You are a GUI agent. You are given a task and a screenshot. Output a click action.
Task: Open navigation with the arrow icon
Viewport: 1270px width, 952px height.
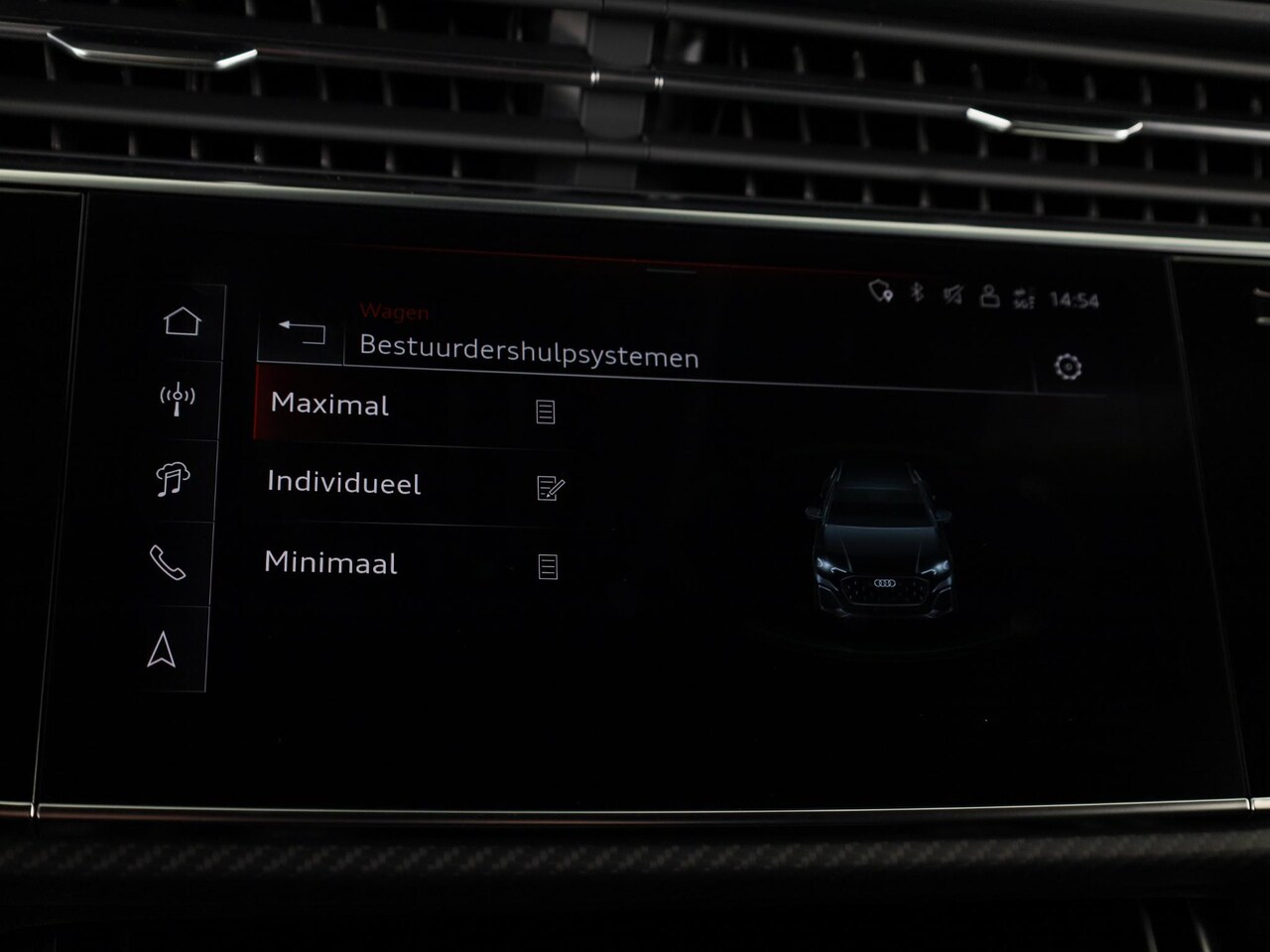tap(162, 651)
